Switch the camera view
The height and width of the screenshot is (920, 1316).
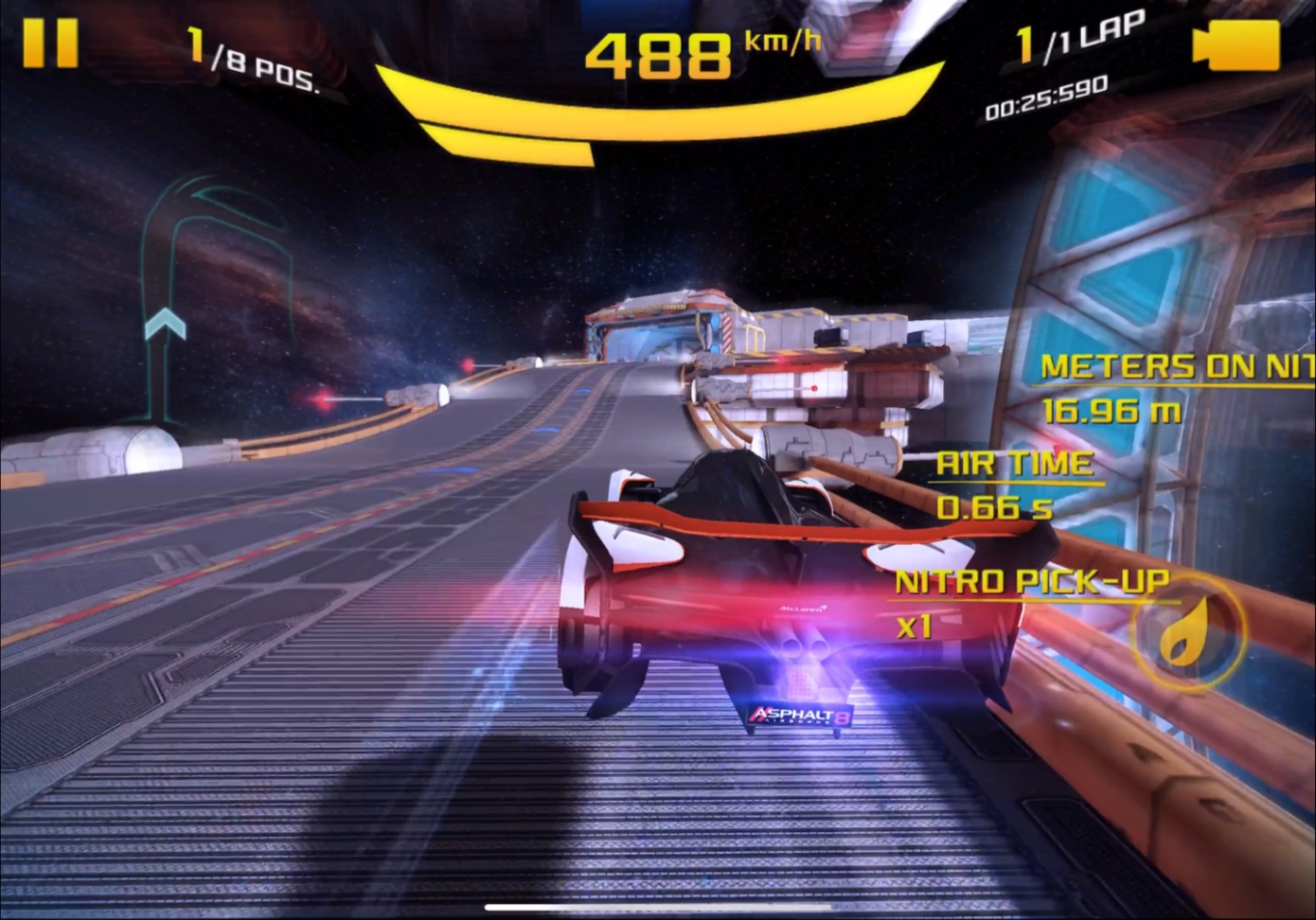(x=1236, y=44)
